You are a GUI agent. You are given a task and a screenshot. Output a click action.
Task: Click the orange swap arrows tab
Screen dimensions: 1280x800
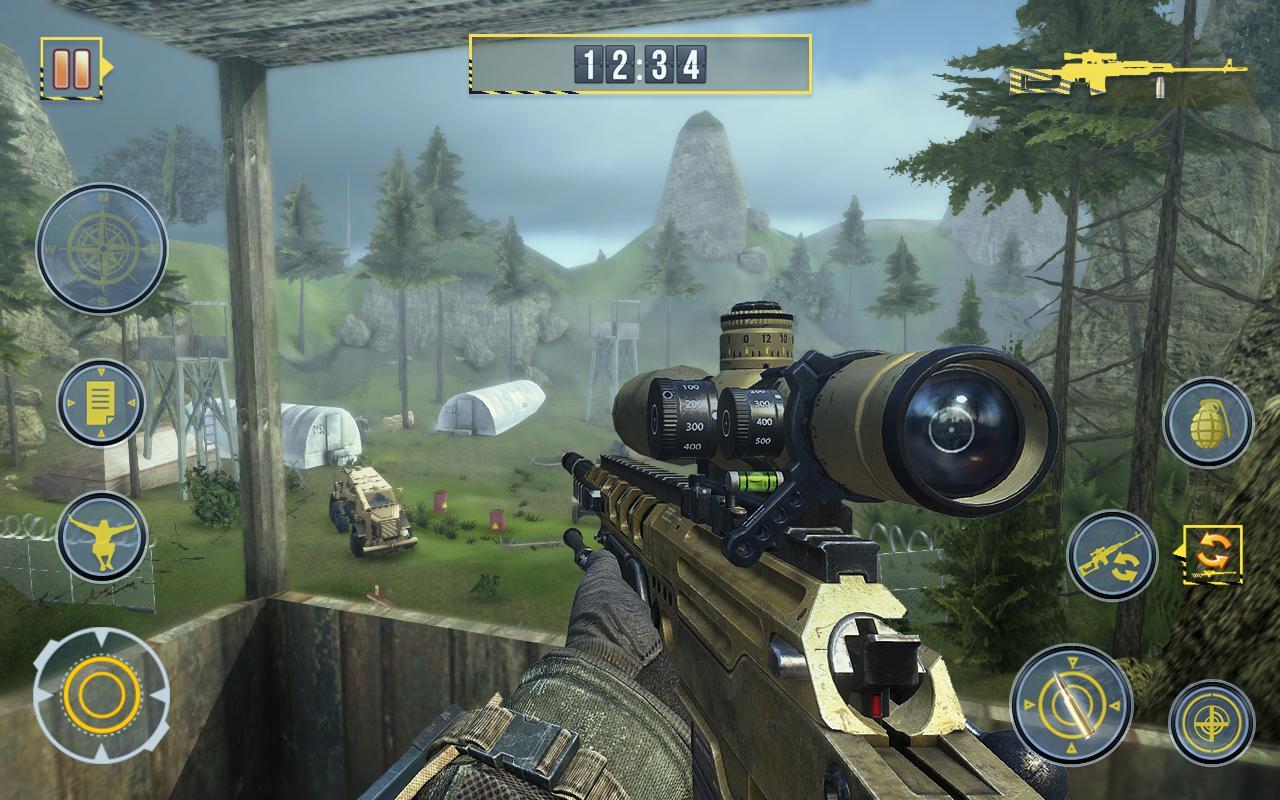tap(1216, 553)
